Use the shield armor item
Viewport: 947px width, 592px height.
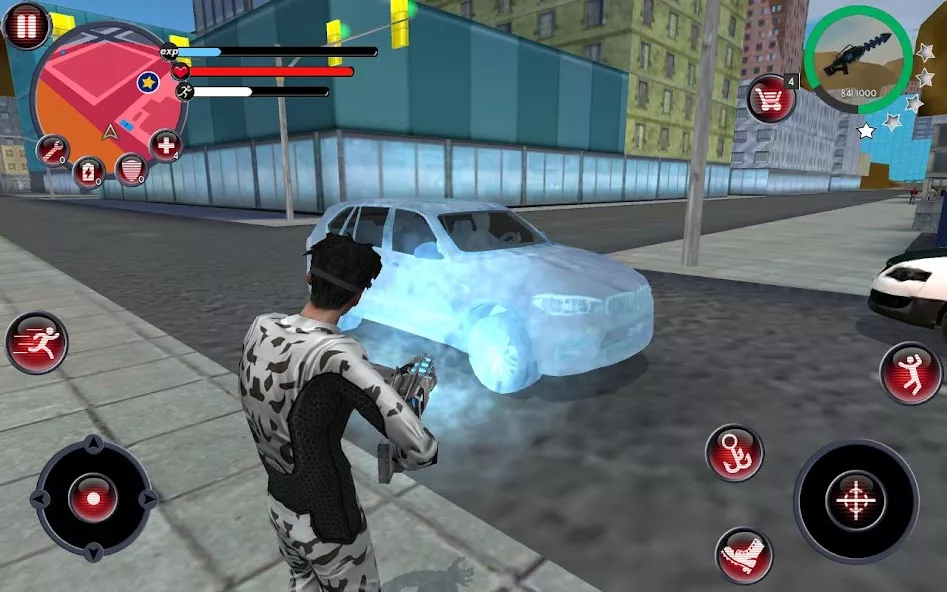(x=131, y=169)
